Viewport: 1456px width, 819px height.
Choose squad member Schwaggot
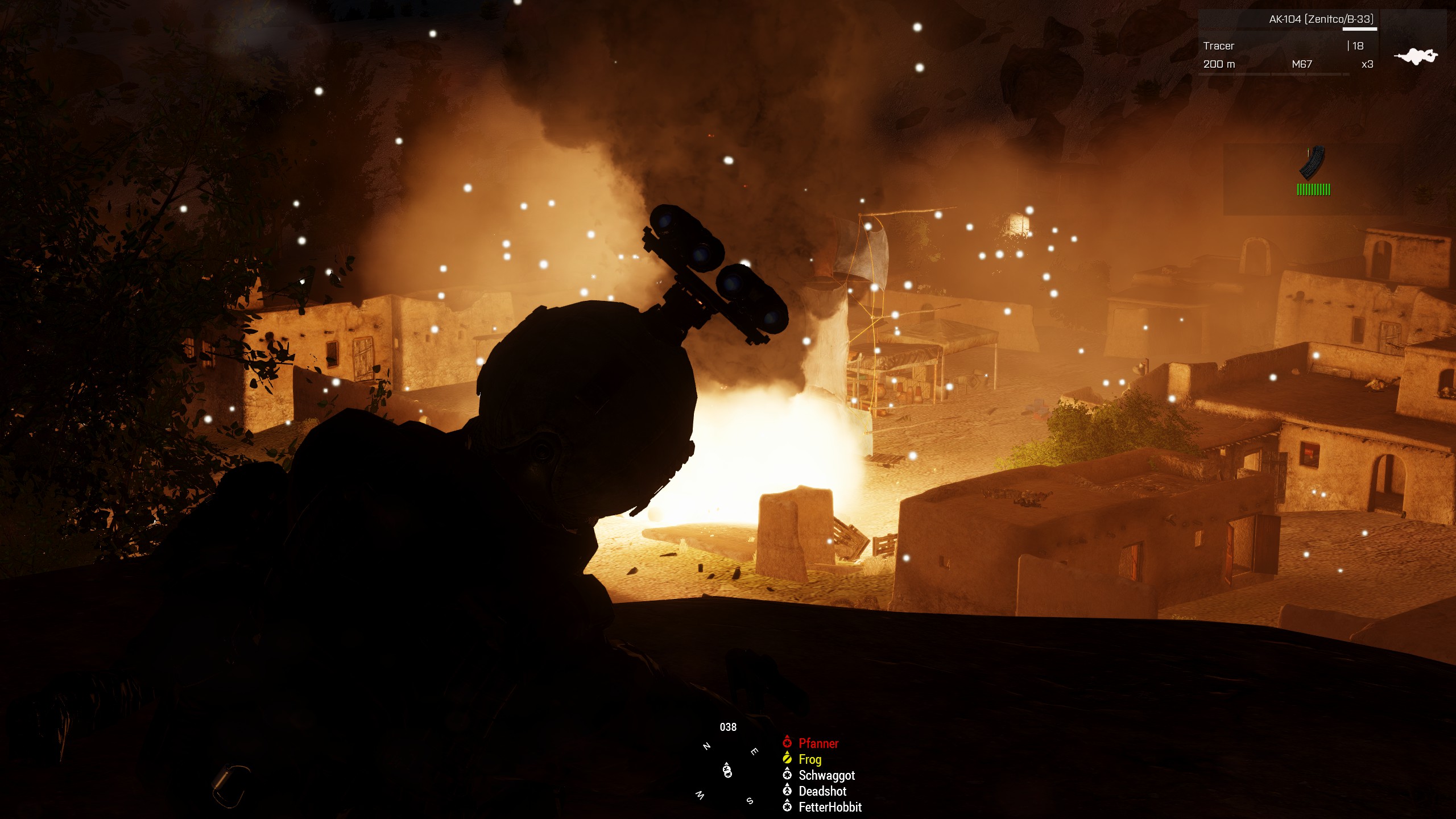[826, 775]
